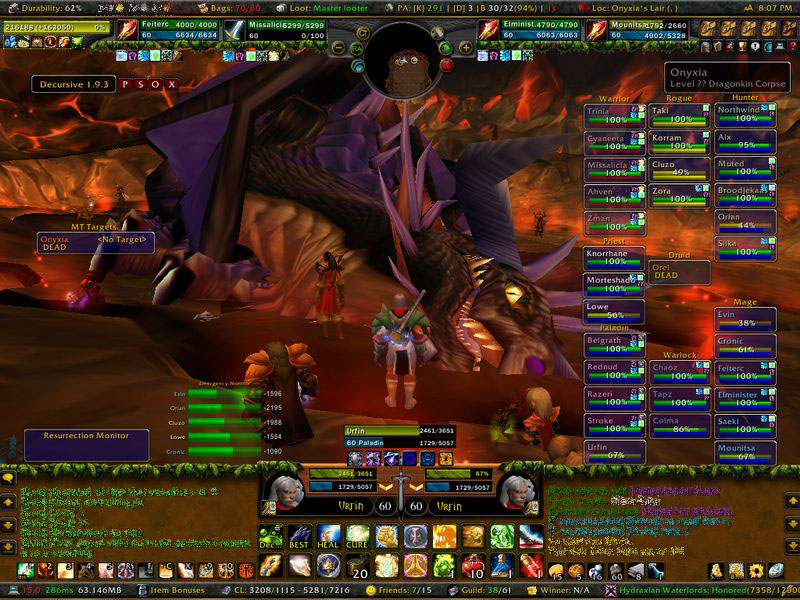
Task: Cast the HEAL action button
Action: click(328, 535)
